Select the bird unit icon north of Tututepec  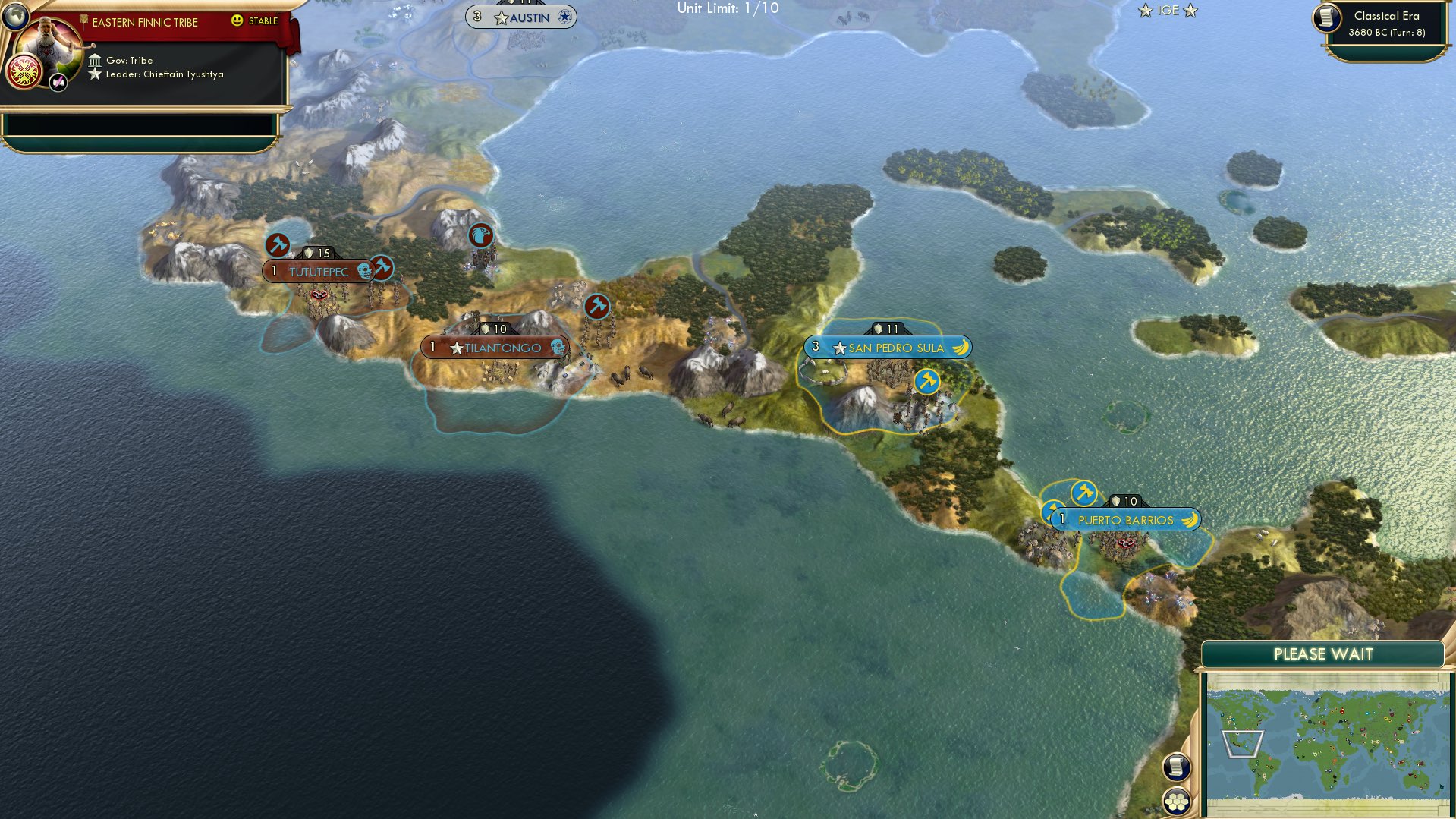click(x=480, y=235)
